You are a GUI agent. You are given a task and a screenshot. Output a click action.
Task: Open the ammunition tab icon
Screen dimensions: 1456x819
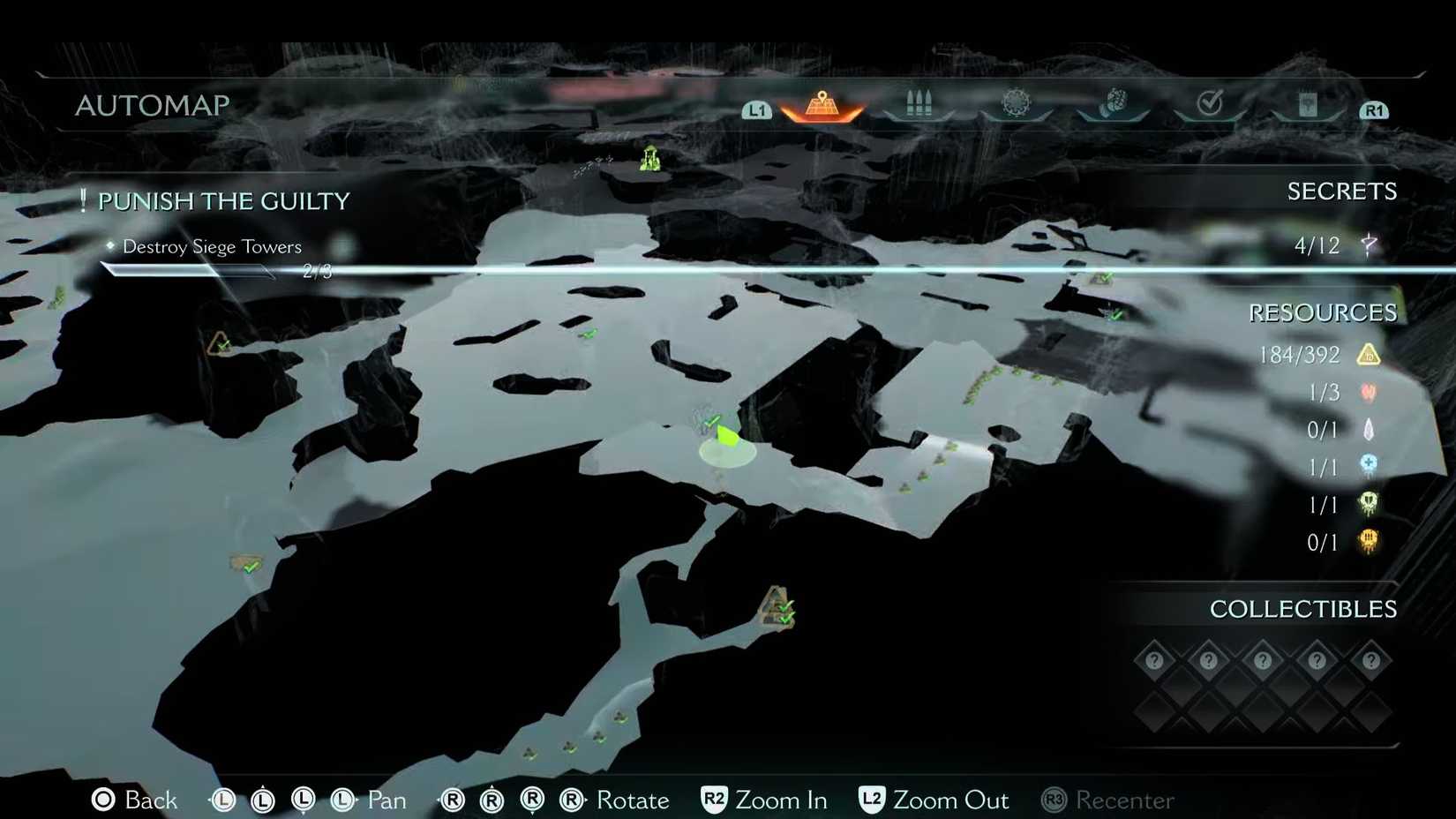pos(919,103)
